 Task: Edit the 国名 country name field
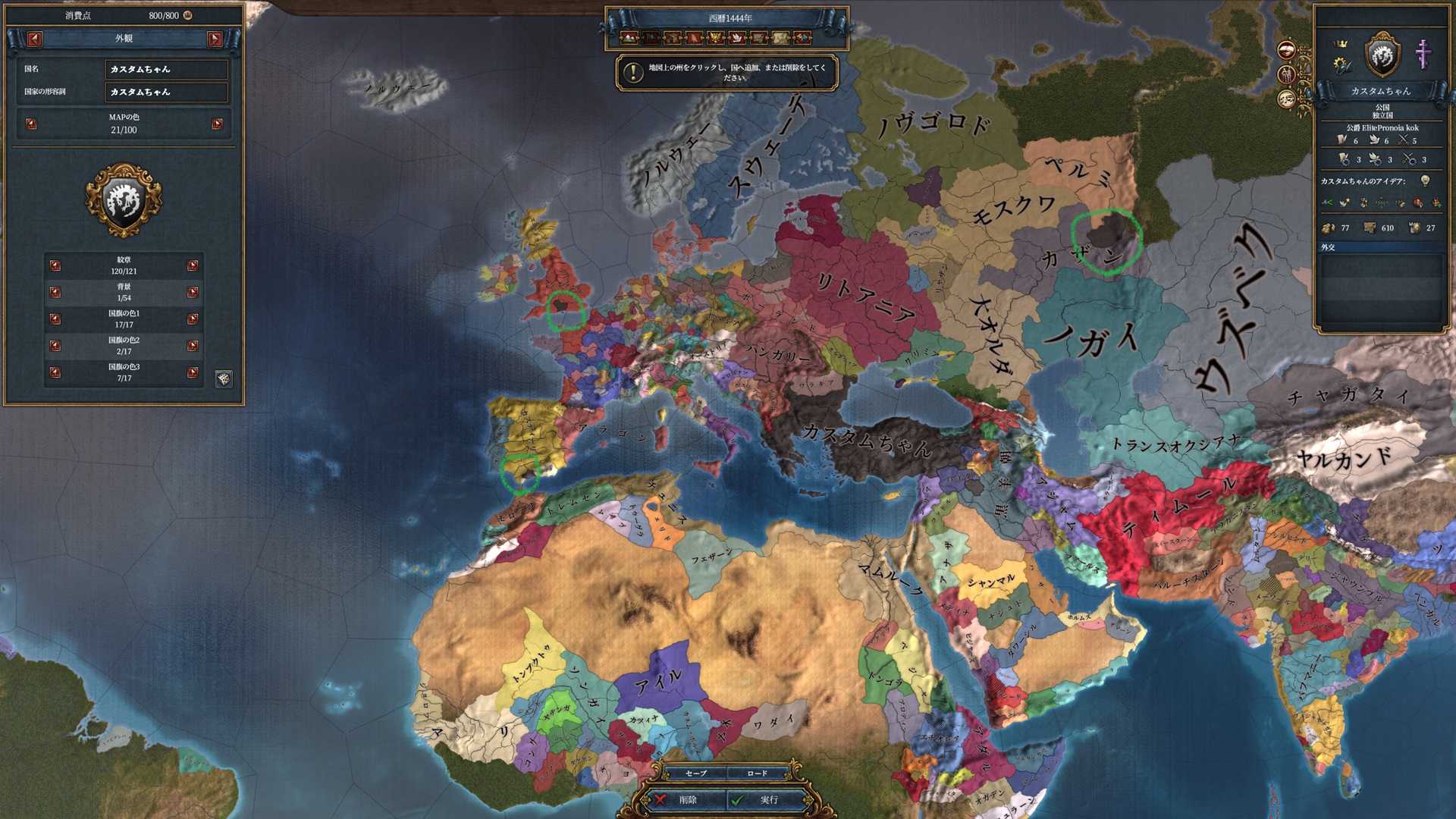click(x=166, y=69)
